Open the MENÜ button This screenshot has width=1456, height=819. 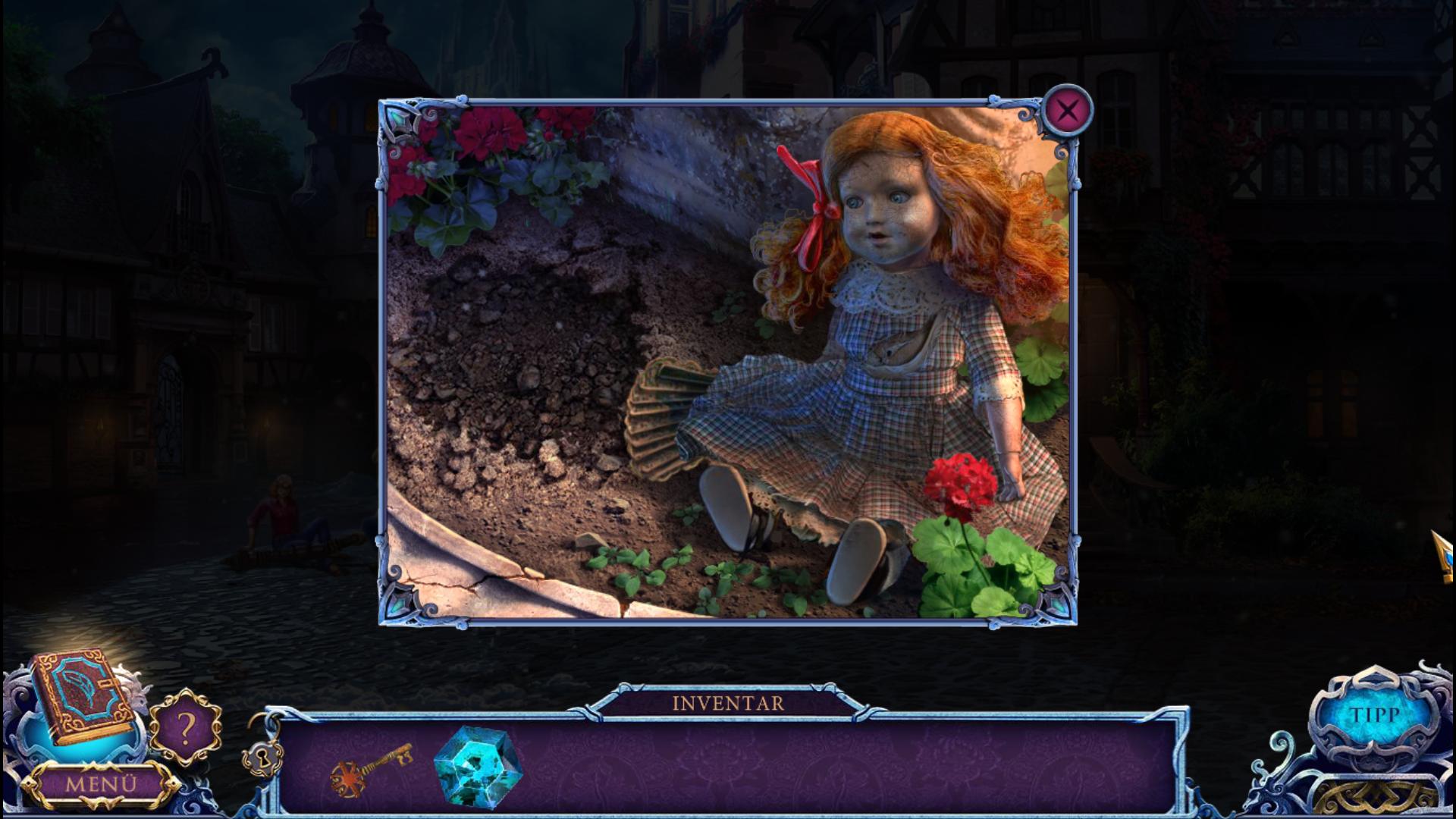pos(99,783)
